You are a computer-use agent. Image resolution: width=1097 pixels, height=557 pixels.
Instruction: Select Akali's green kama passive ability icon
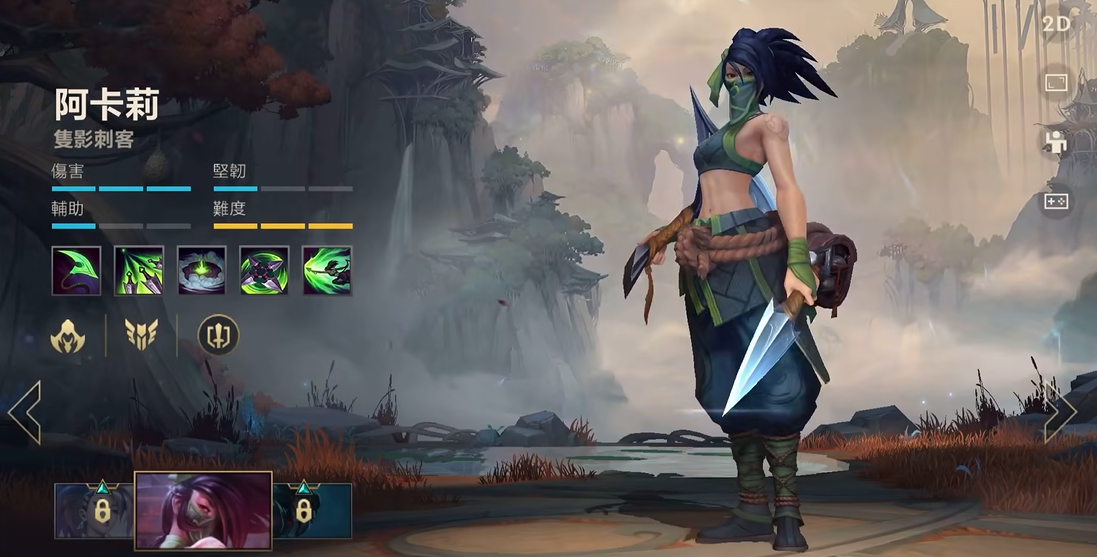(76, 270)
